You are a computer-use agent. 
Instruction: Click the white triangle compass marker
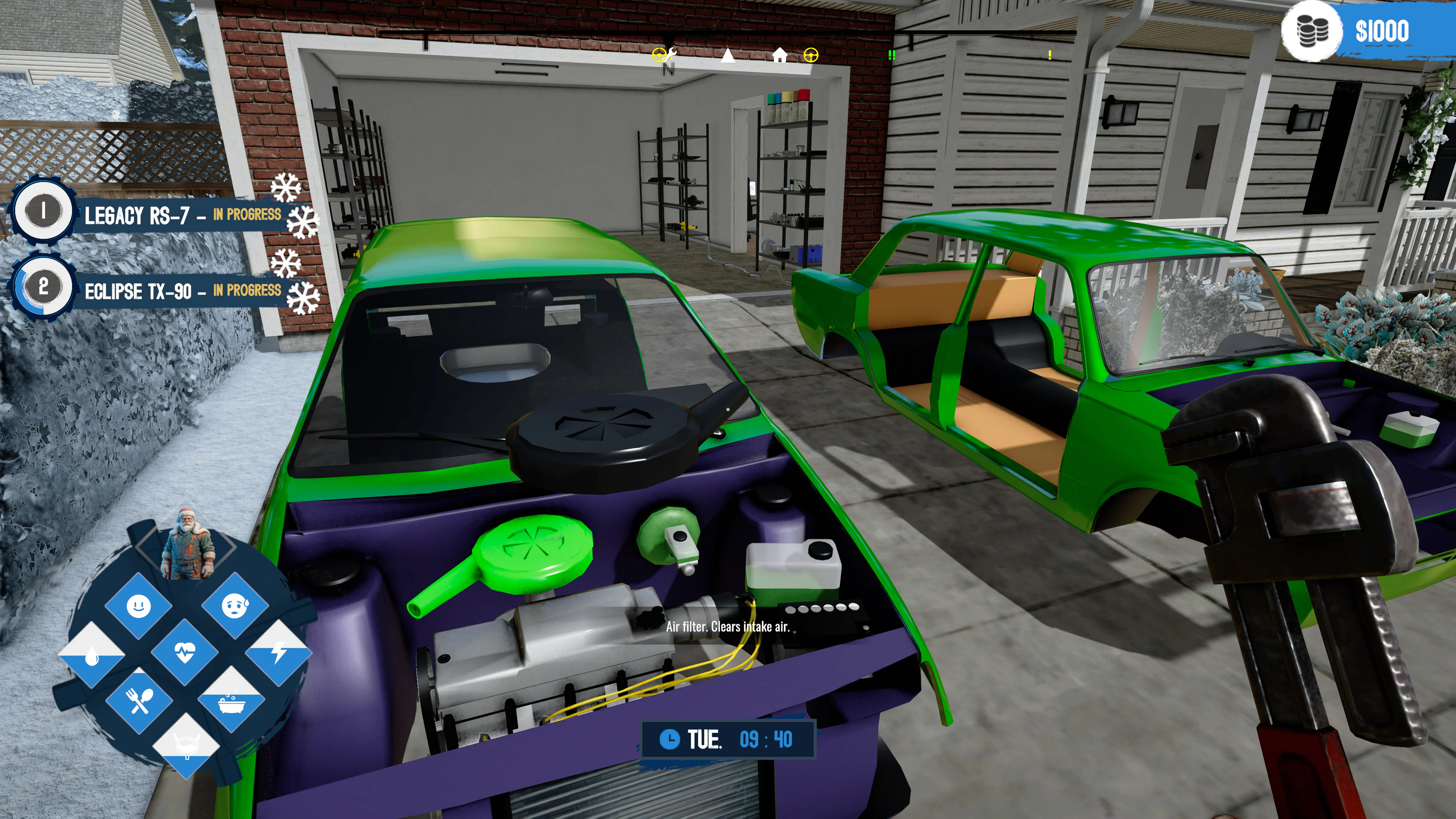click(728, 55)
